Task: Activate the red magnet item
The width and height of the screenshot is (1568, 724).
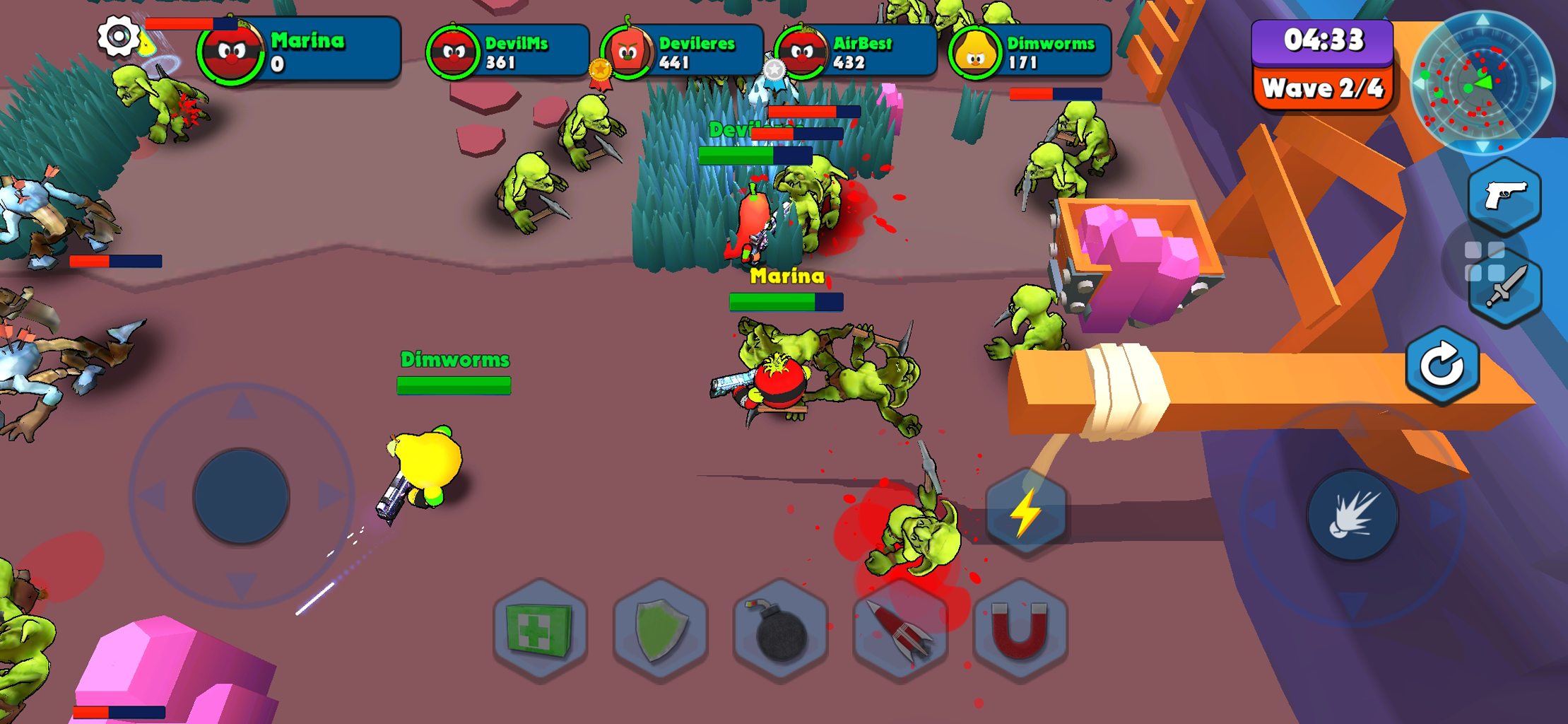Action: pyautogui.click(x=1020, y=629)
